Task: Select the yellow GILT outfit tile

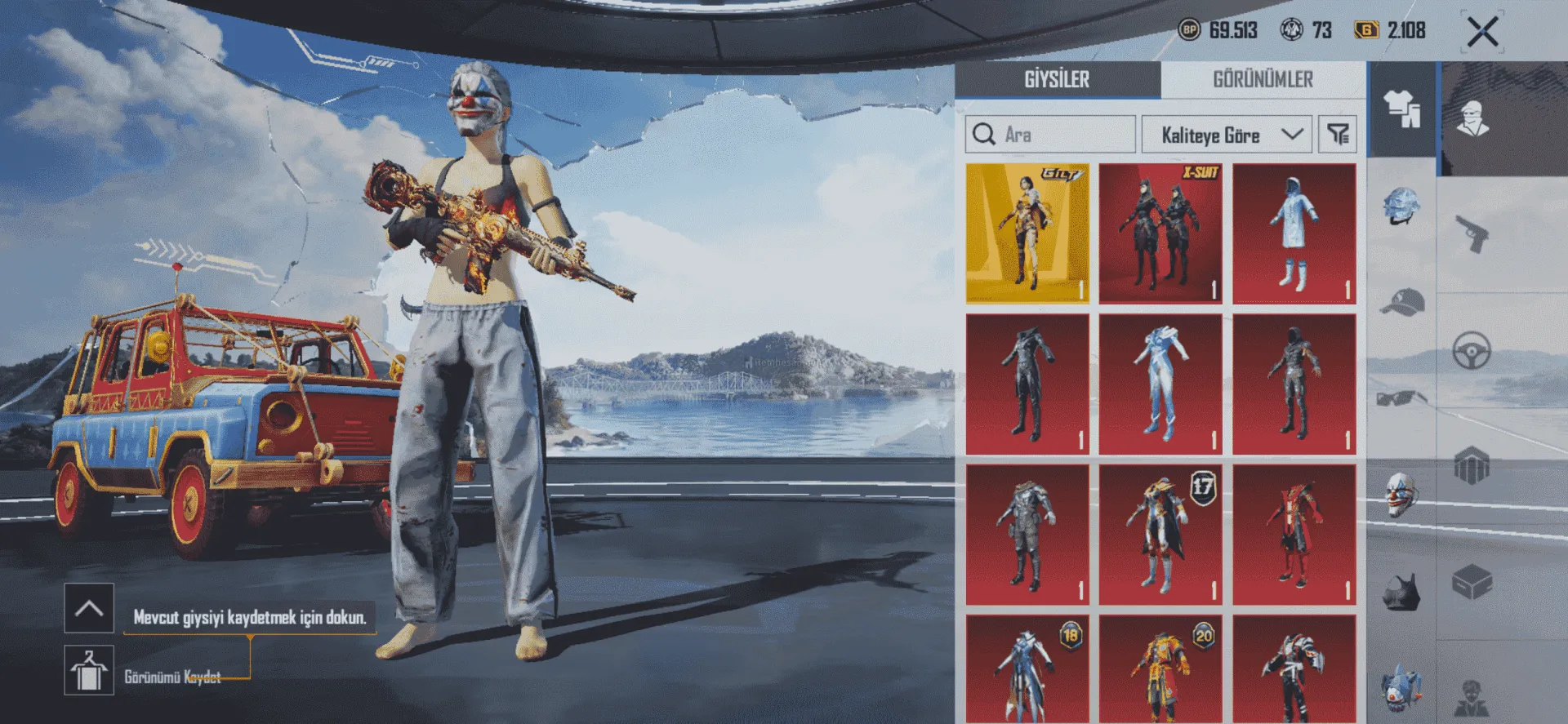Action: click(1027, 233)
